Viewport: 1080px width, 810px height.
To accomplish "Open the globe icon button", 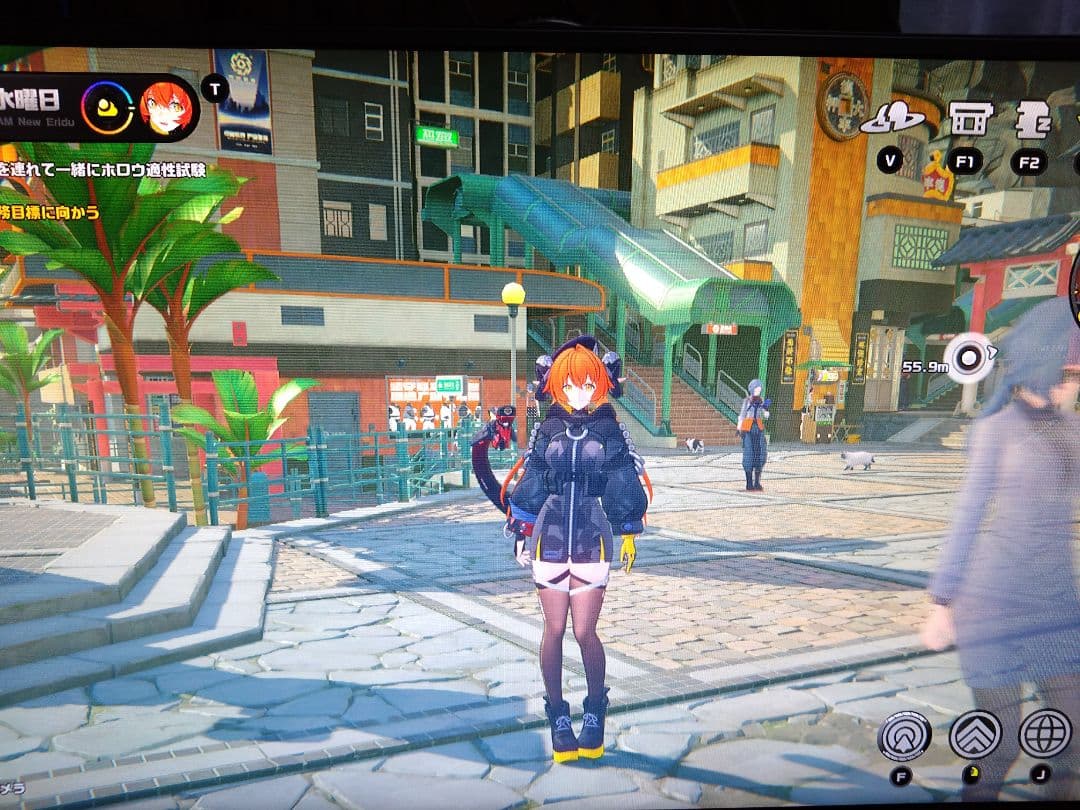I will coord(1044,733).
